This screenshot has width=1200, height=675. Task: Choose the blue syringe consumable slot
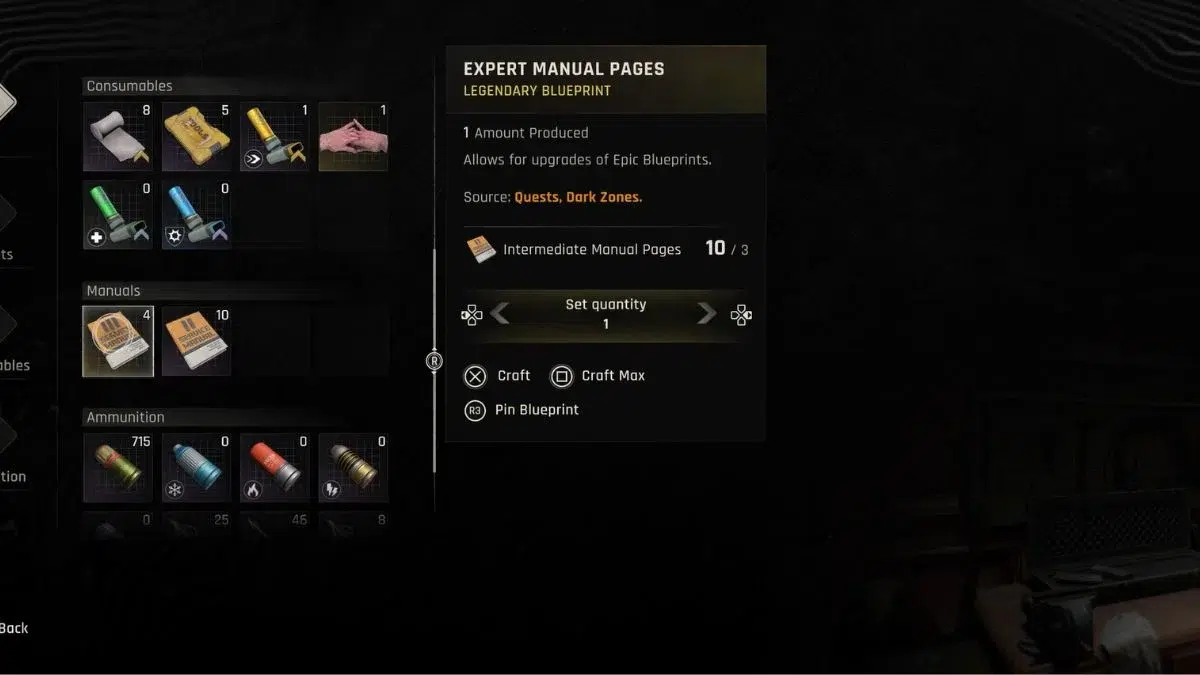(x=196, y=214)
